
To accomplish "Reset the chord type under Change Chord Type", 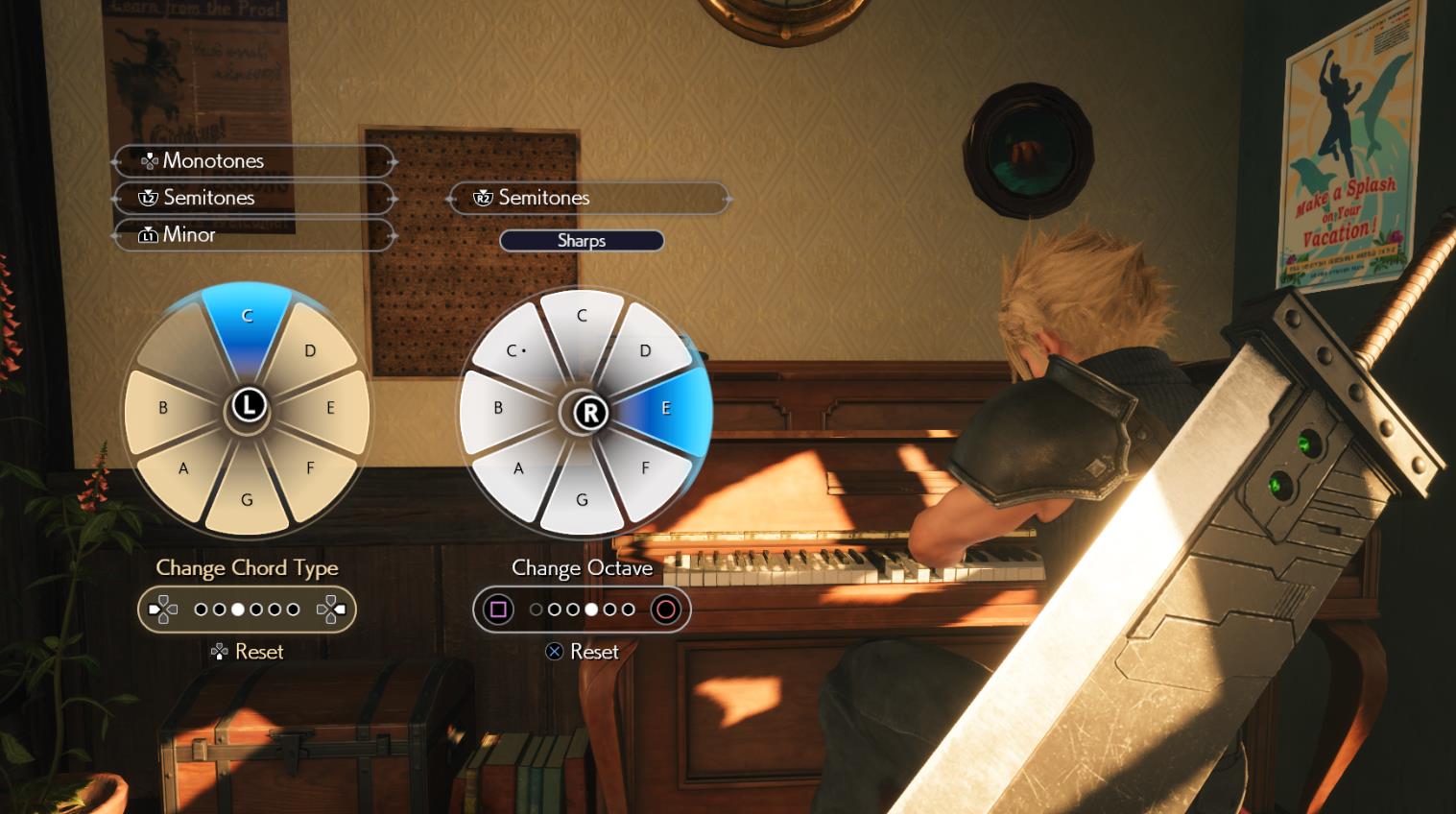I will tap(248, 652).
